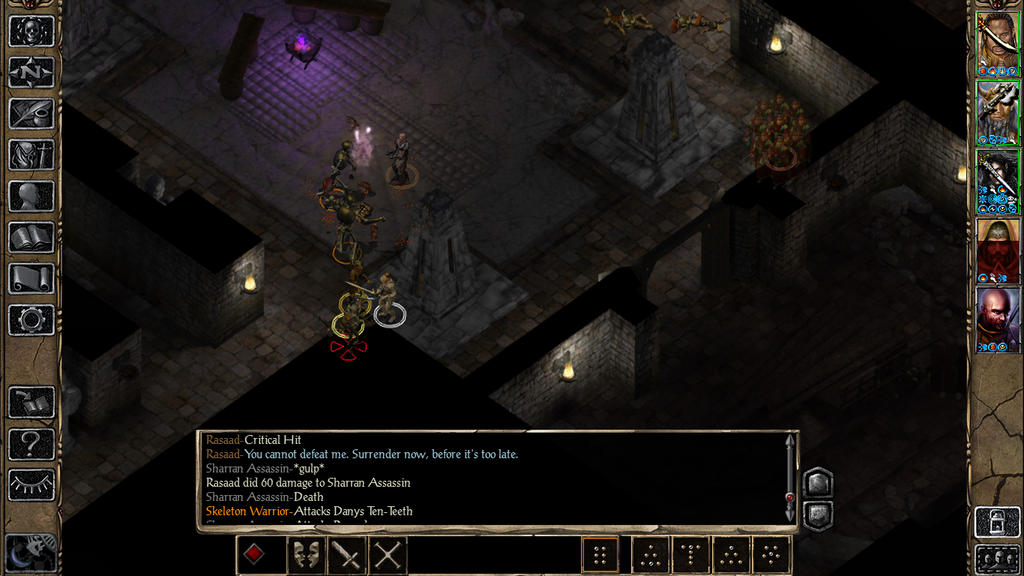Open the area map with the compass icon

[31, 72]
